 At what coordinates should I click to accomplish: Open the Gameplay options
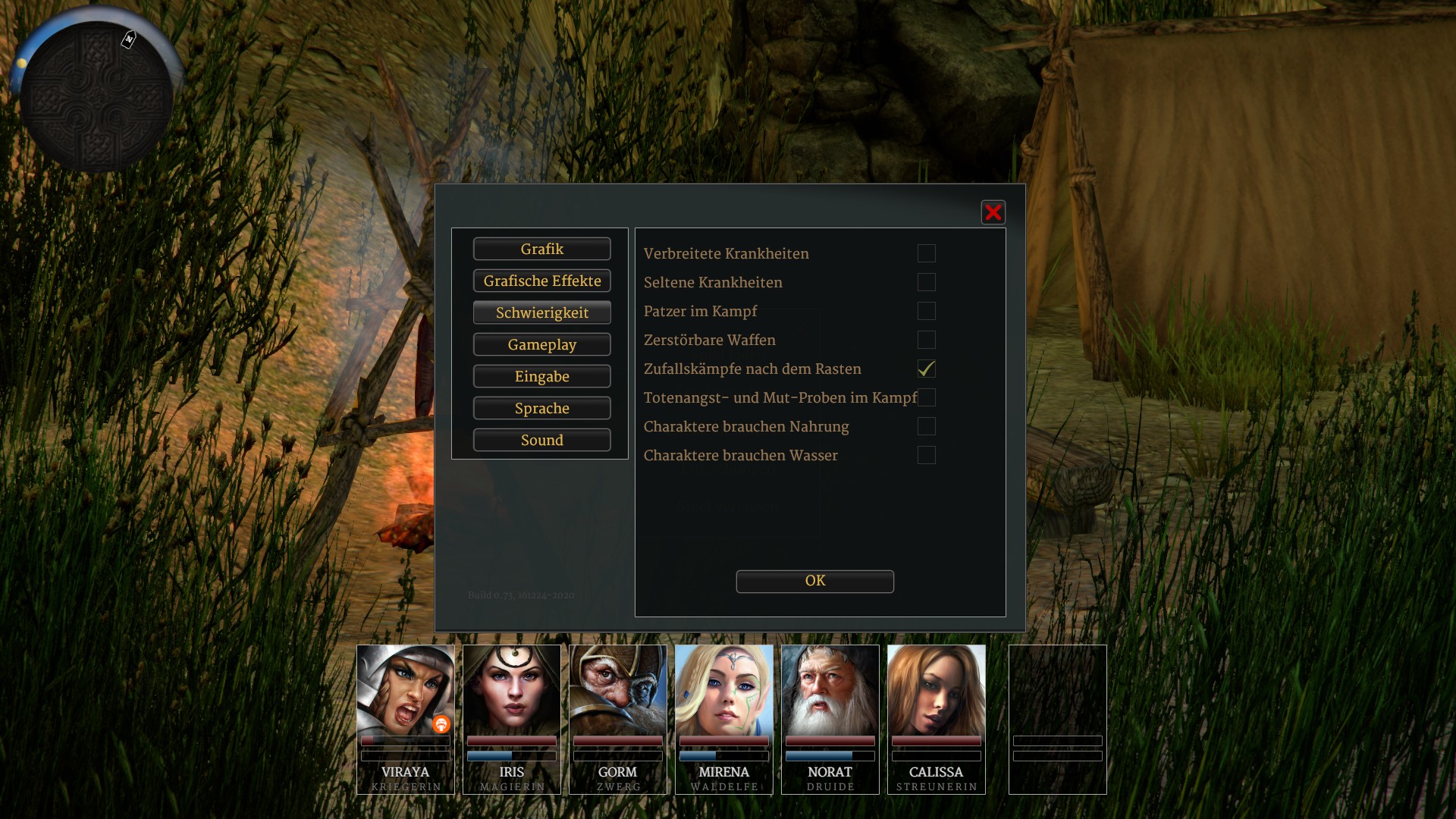coord(541,344)
